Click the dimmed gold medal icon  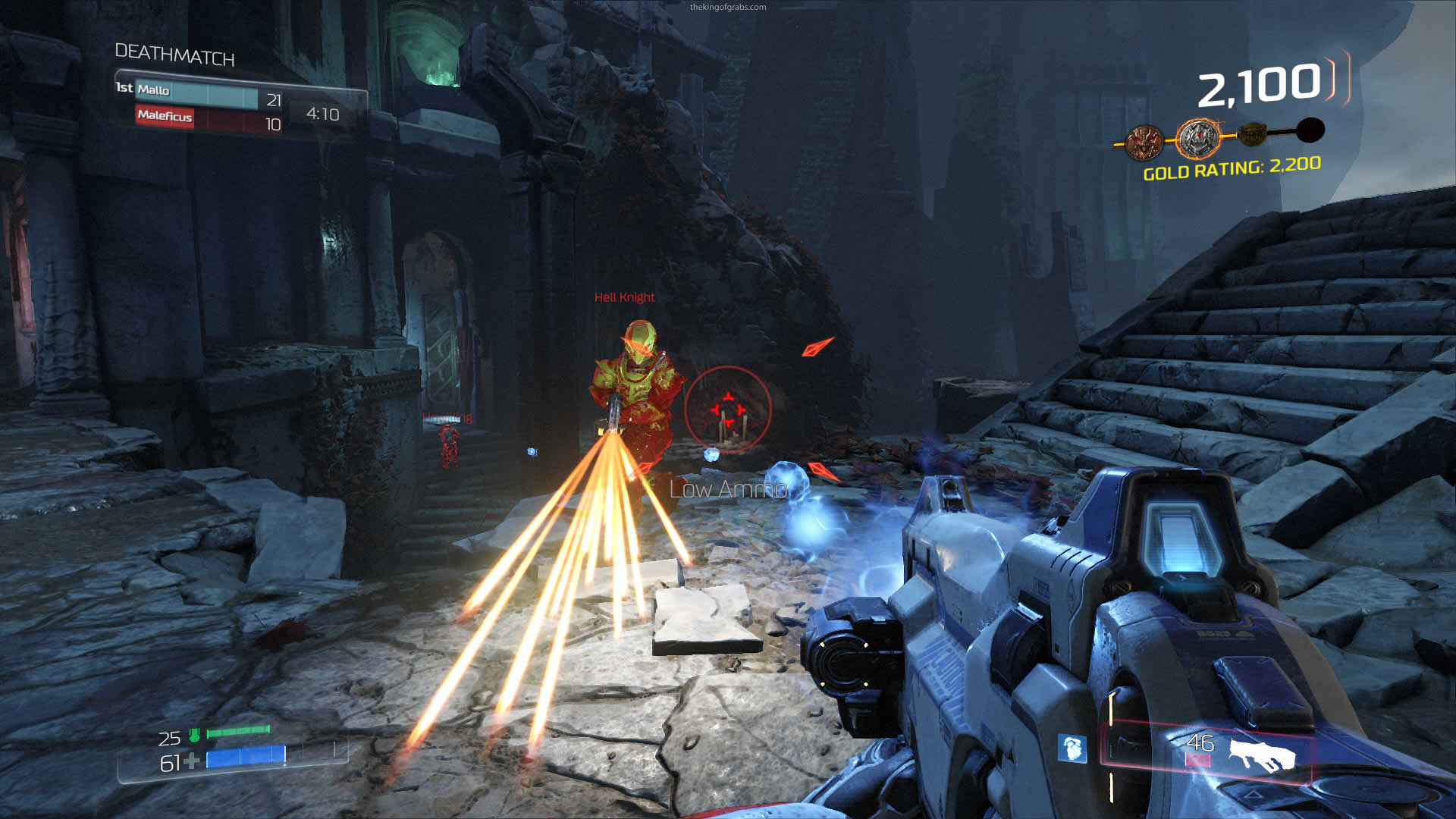pos(1253,135)
